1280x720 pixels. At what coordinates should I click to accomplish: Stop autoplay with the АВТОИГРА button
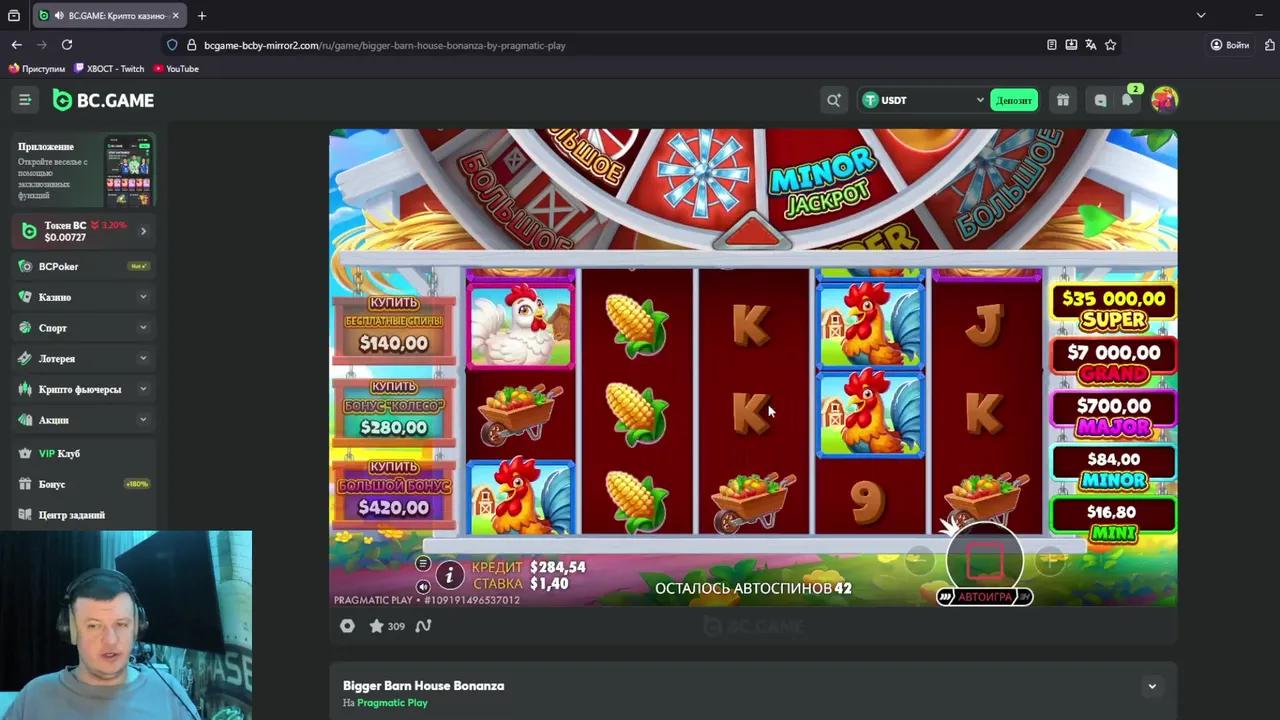tap(984, 596)
